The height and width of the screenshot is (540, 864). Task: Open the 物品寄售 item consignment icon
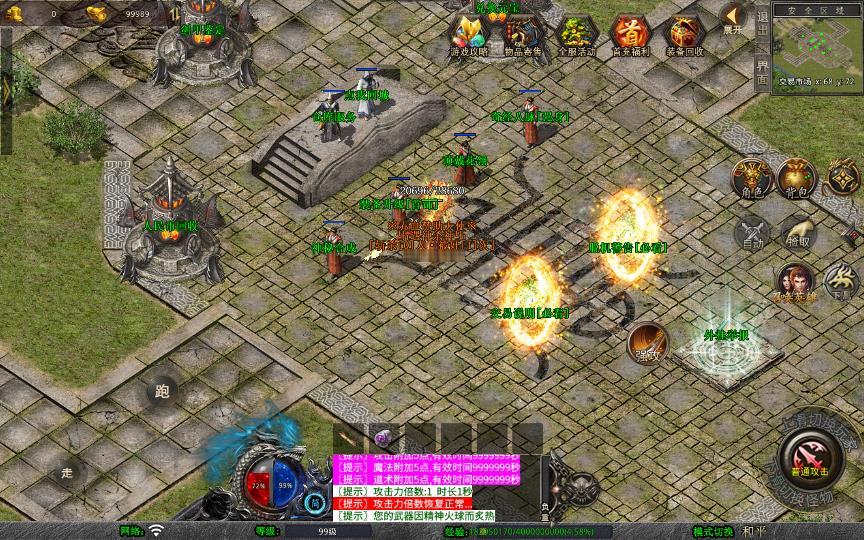pos(523,34)
